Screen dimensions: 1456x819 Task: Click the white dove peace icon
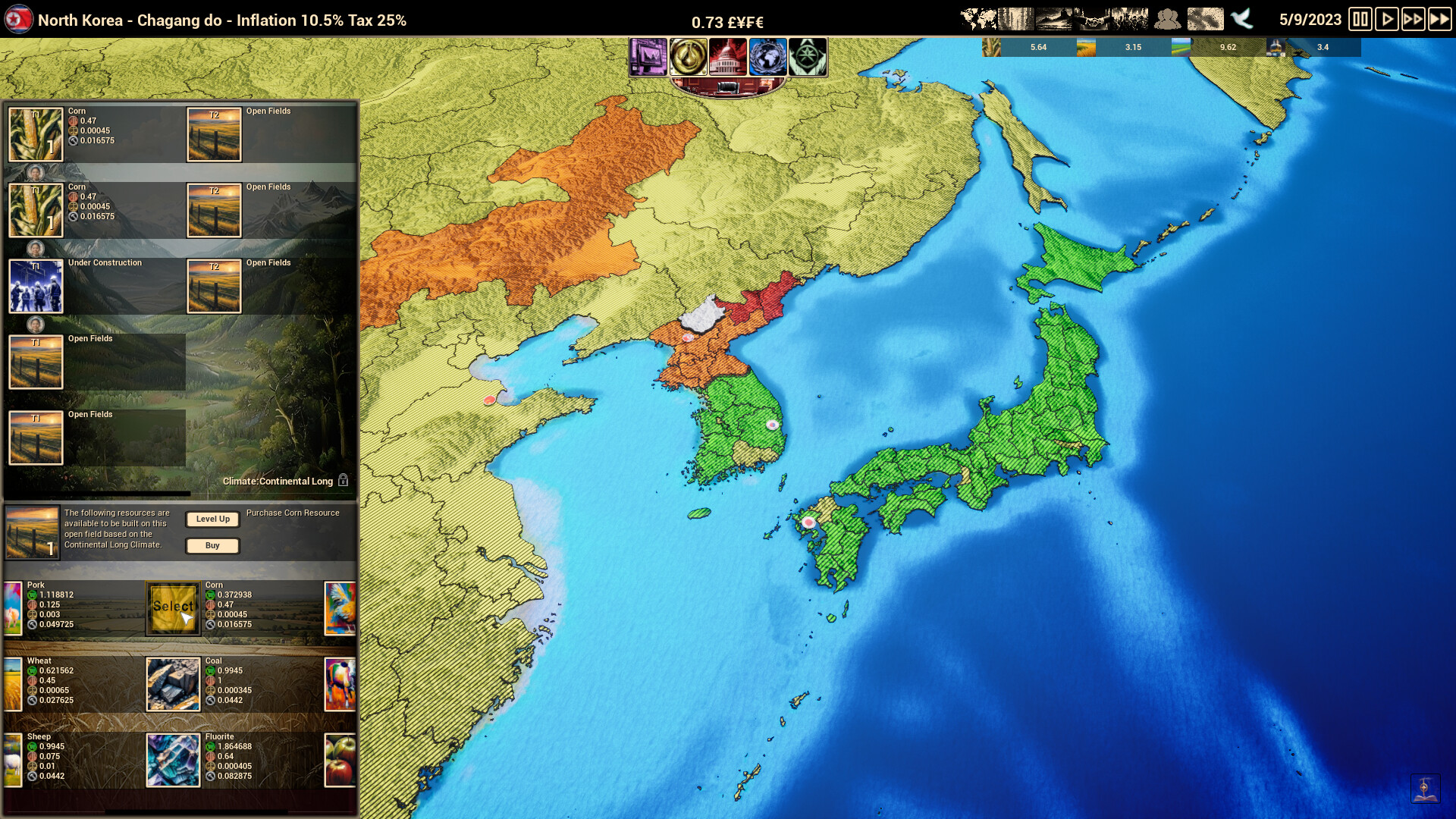point(1241,18)
